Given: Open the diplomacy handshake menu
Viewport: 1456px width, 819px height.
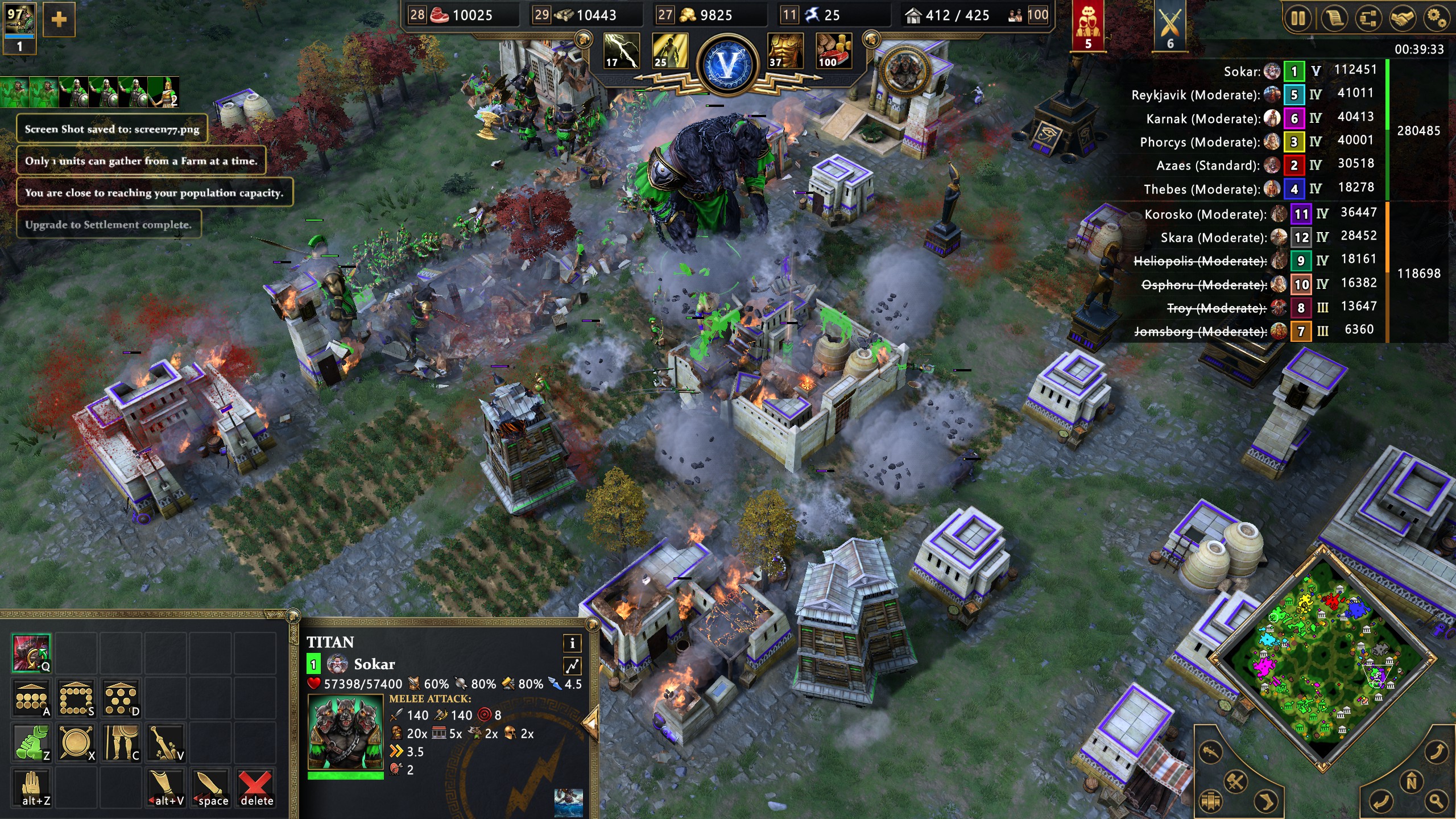Looking at the screenshot, I should point(1403,19).
